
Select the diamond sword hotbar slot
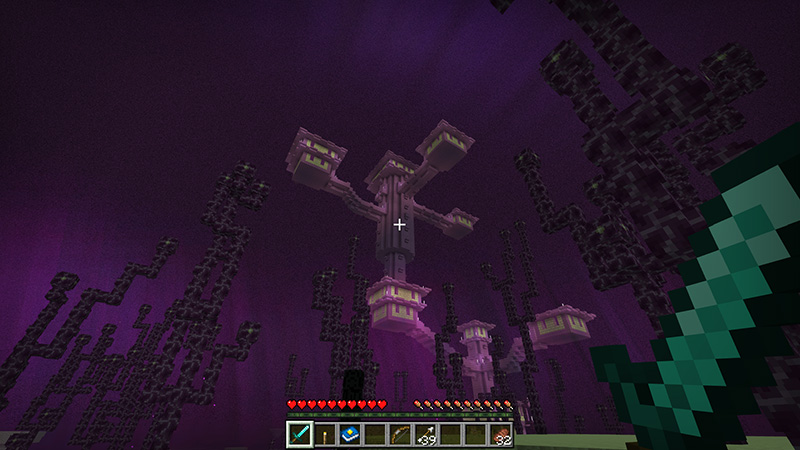pyautogui.click(x=300, y=434)
